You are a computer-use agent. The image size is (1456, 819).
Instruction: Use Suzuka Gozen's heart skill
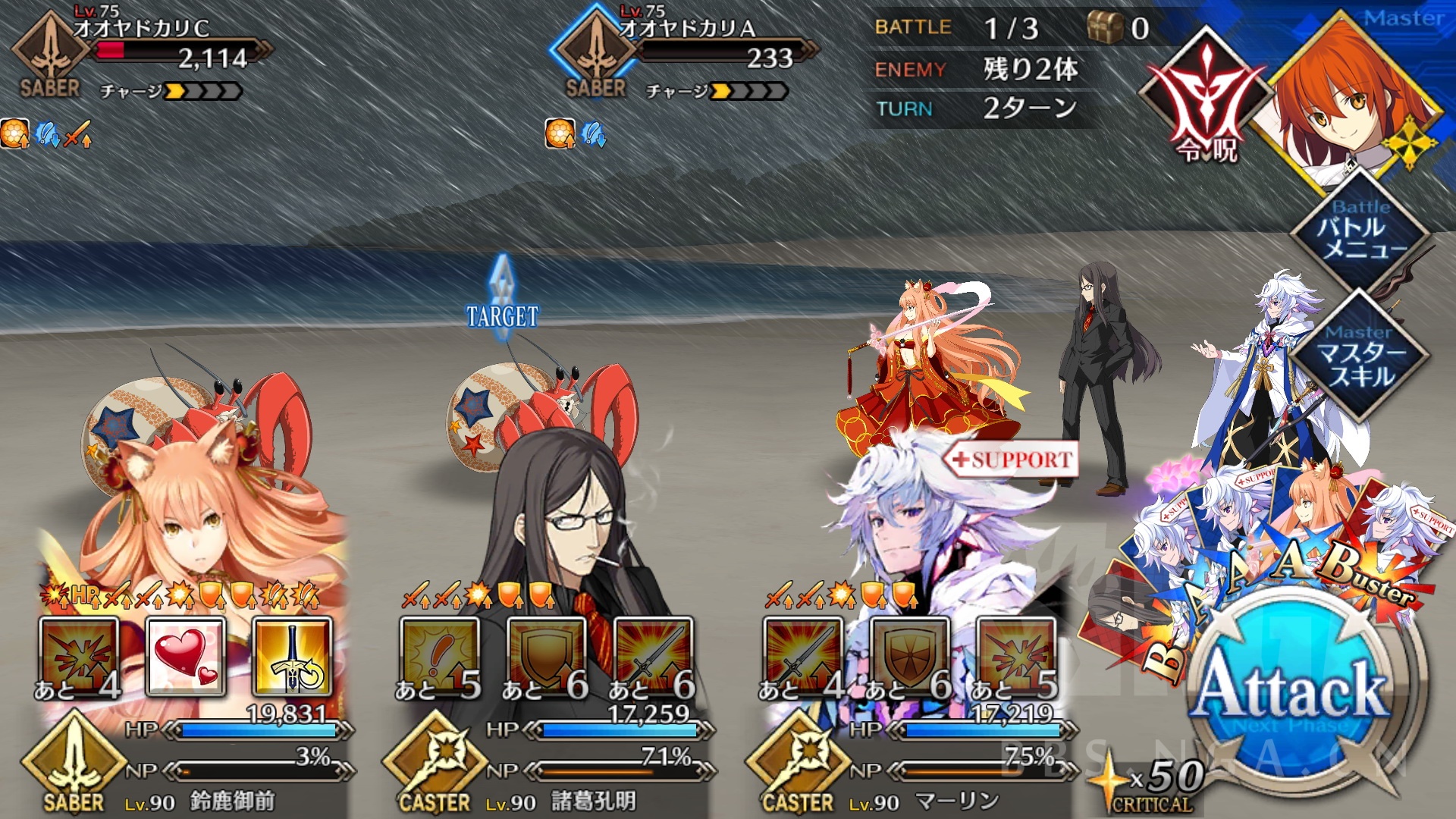pos(186,656)
